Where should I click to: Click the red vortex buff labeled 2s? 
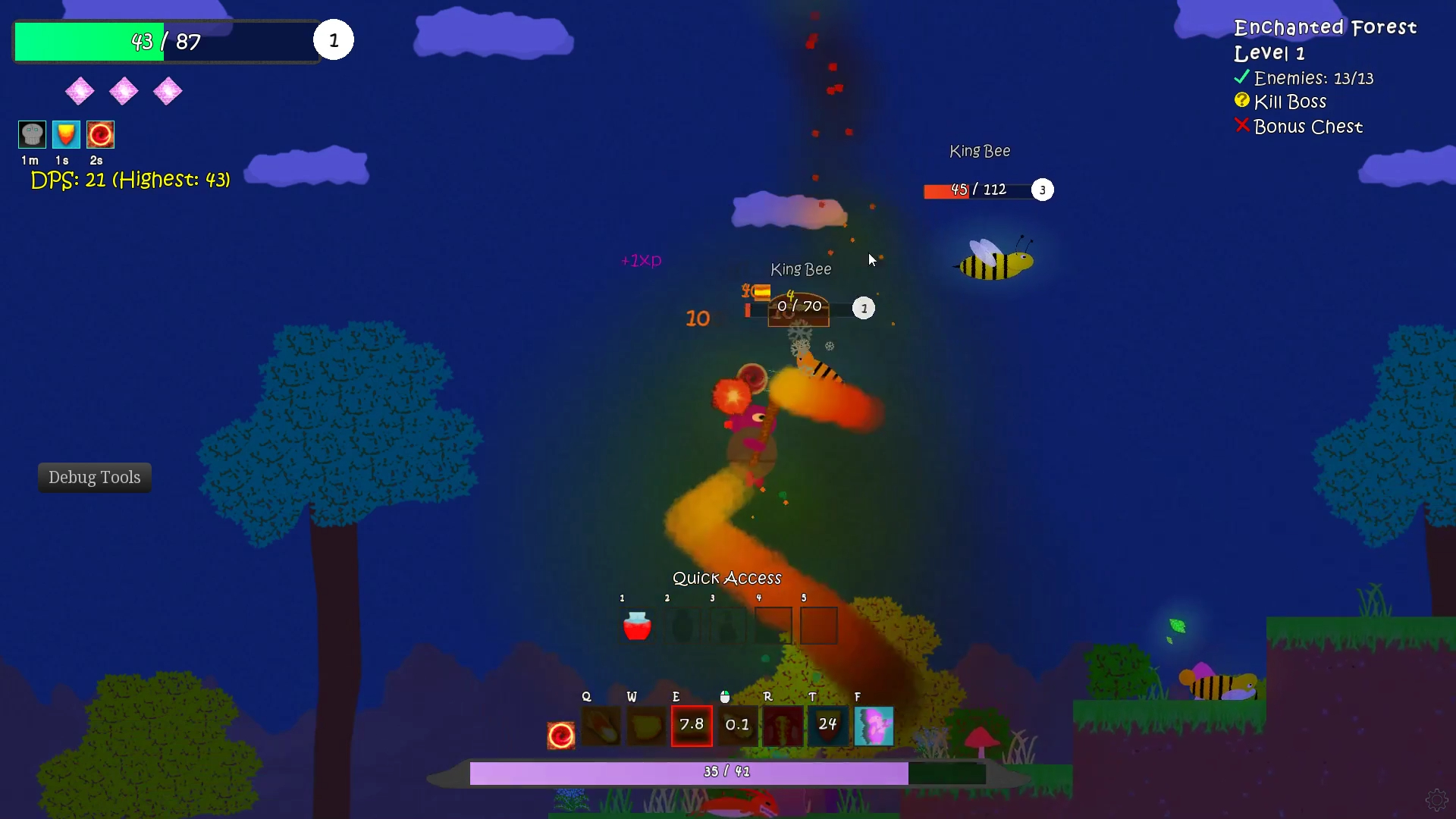(x=100, y=134)
